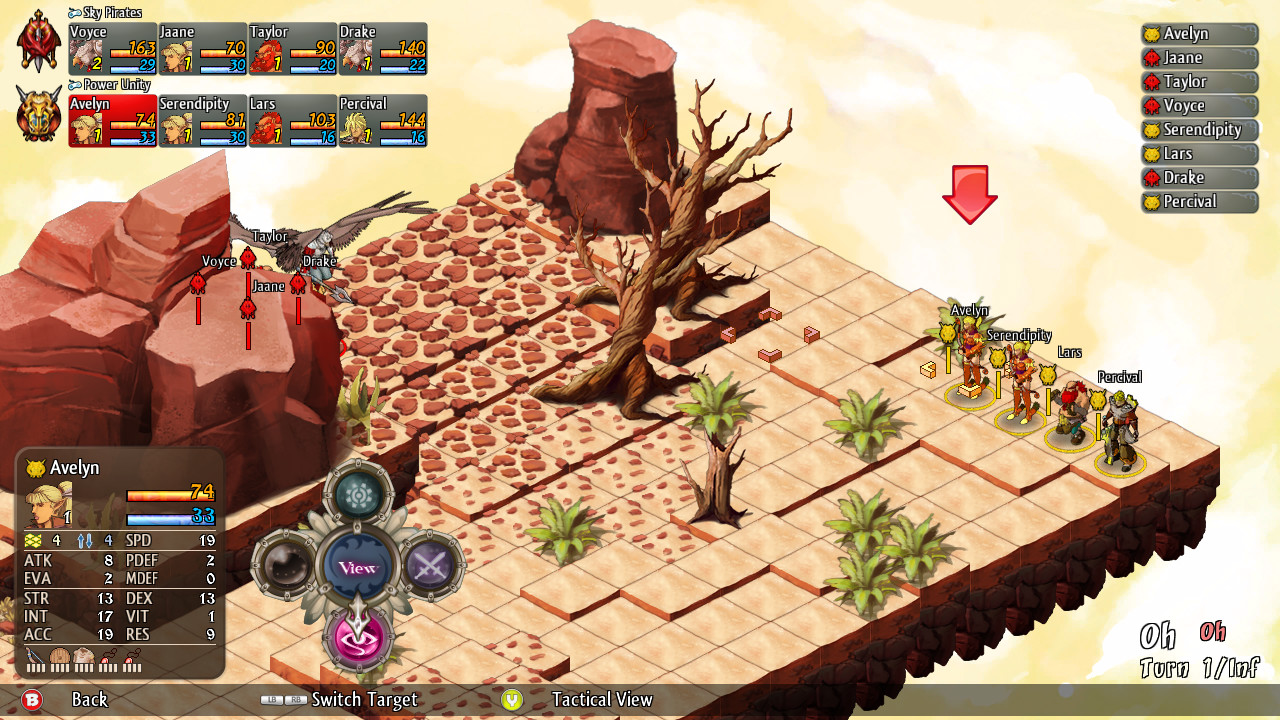Click the shield icon in Avelyn's equipment list
Viewport: 1280px width, 720px height.
(x=60, y=658)
